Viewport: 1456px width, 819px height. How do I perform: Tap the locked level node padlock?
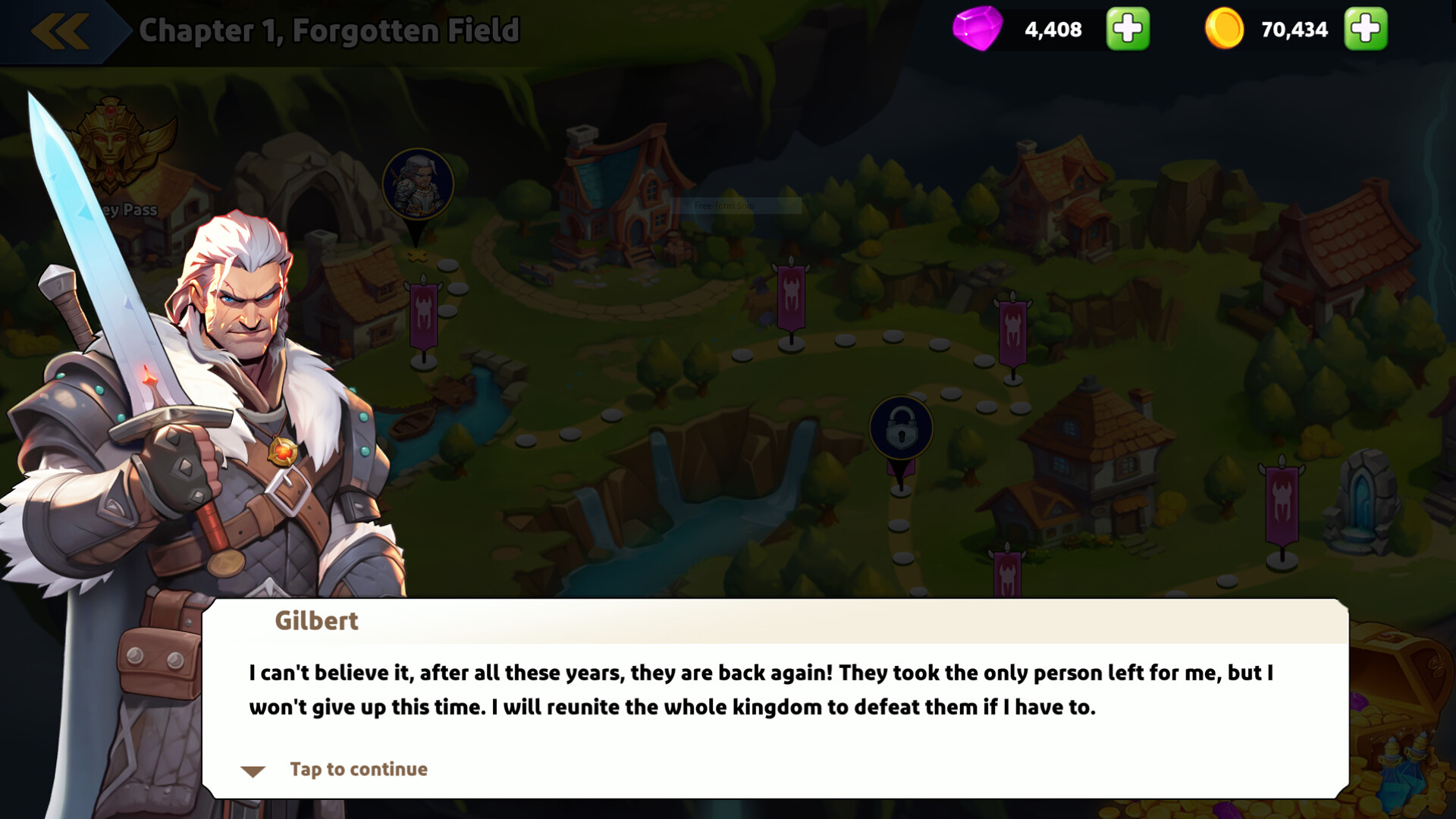point(901,427)
